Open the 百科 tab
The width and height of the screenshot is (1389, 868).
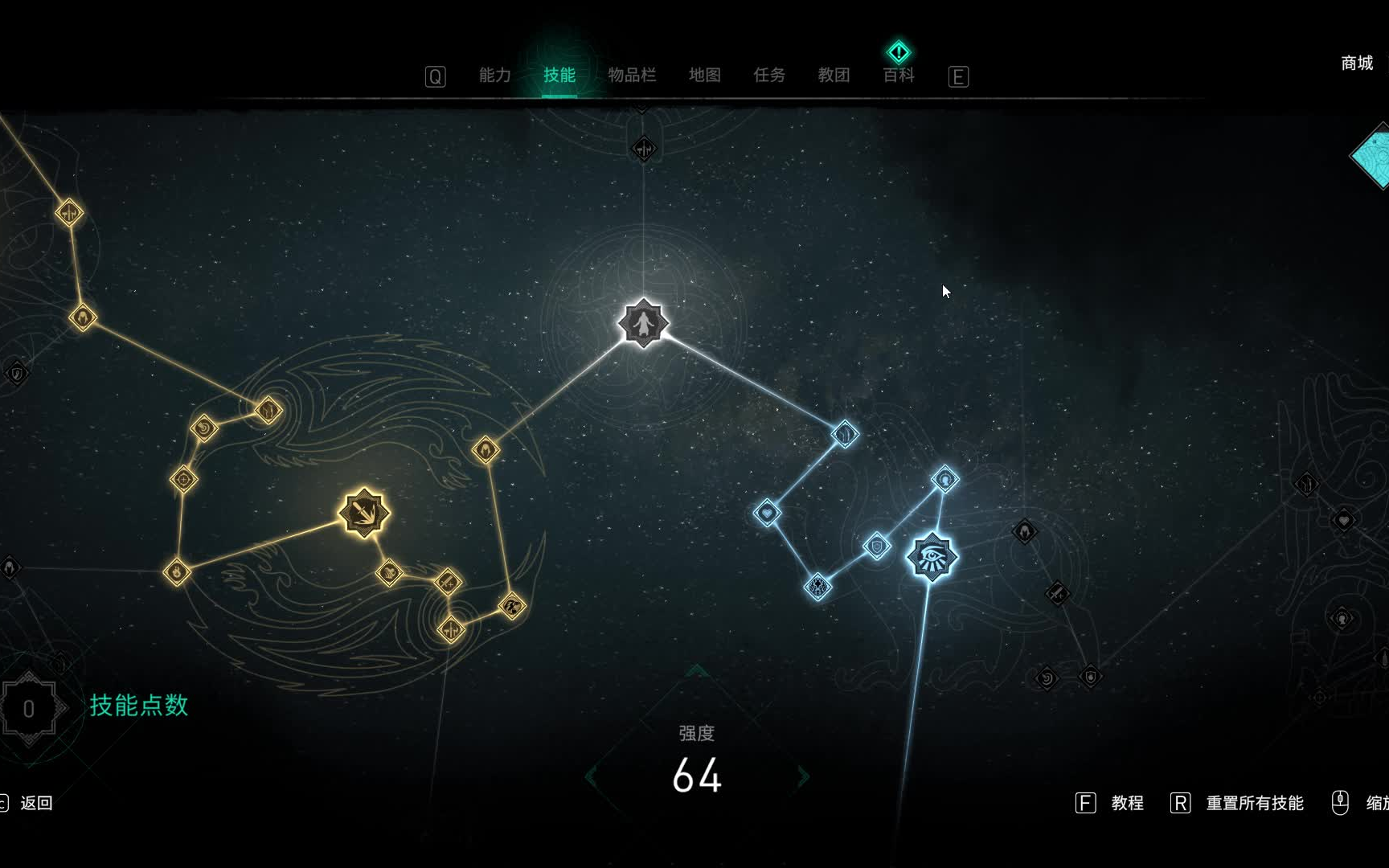pos(899,76)
